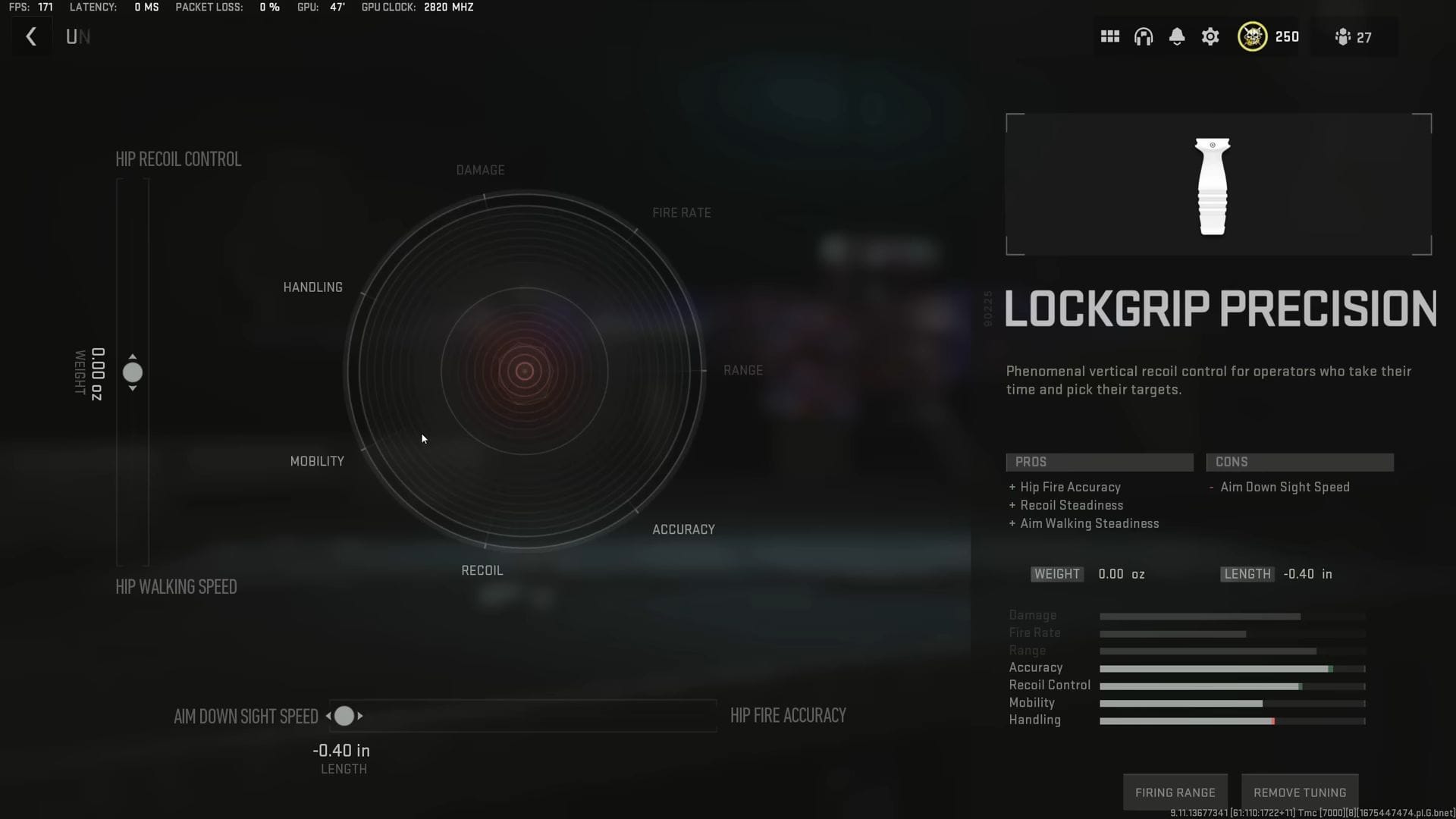Click the Aim Down Sight Speed slider handle
The image size is (1456, 819).
(x=345, y=715)
